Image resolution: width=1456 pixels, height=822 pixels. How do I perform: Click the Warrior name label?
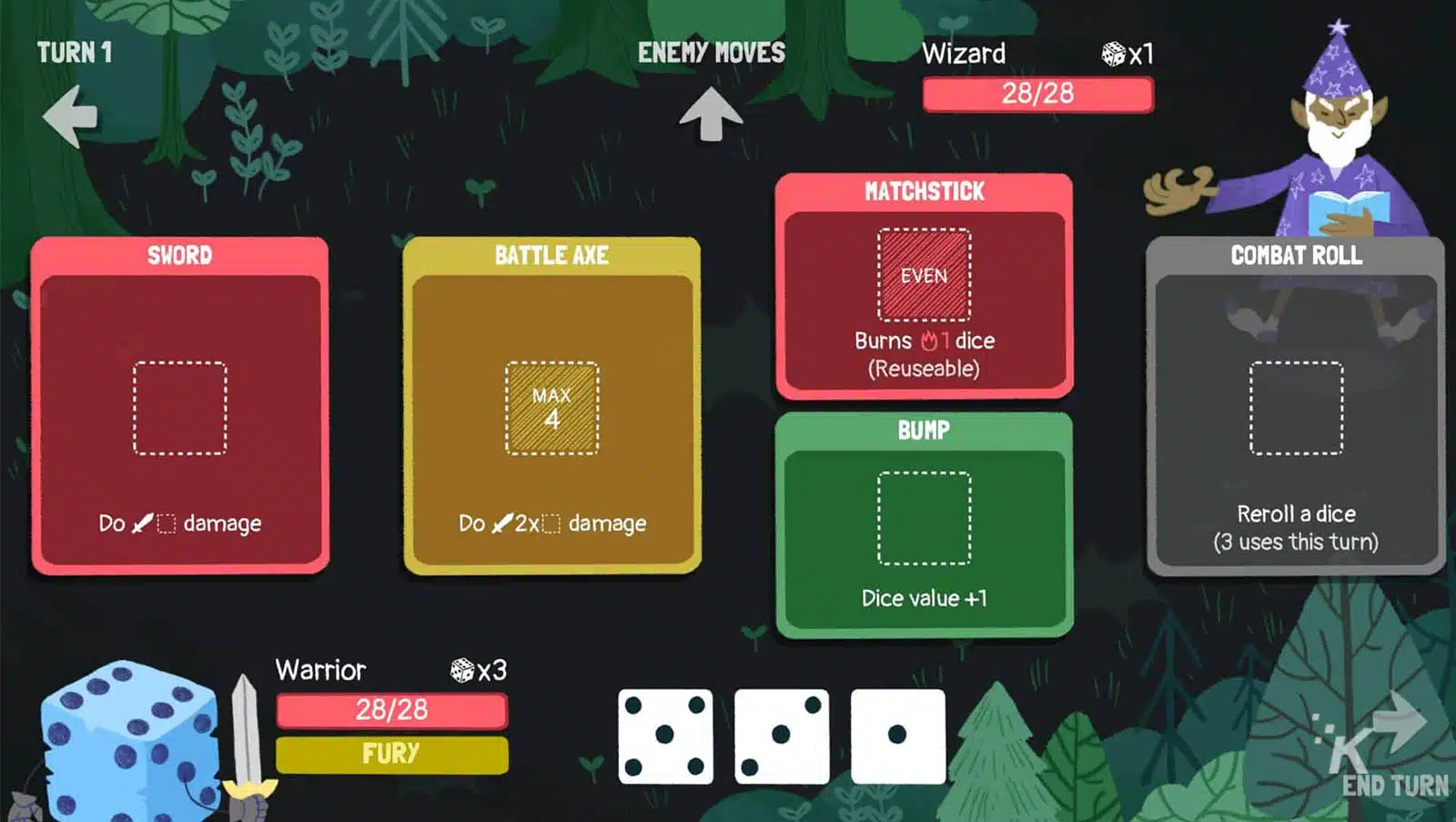[319, 671]
